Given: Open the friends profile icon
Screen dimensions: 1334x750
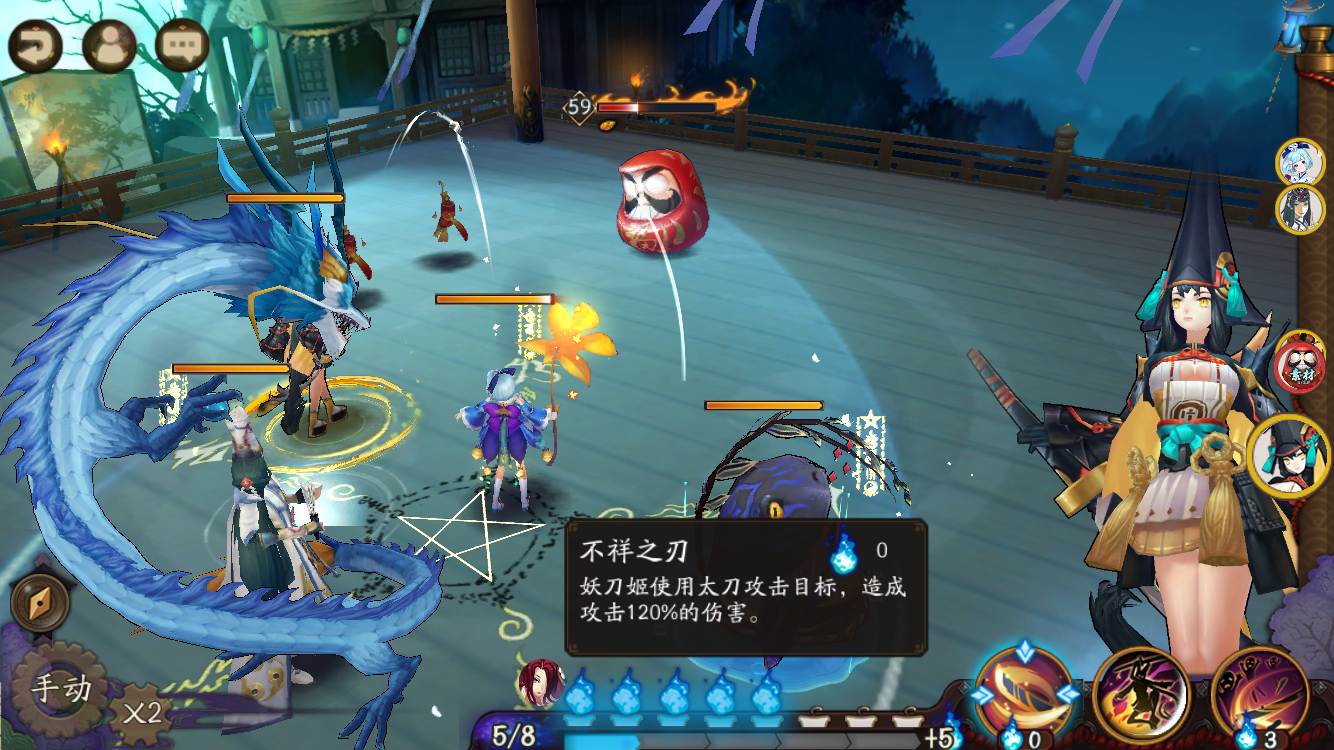Looking at the screenshot, I should (109, 45).
